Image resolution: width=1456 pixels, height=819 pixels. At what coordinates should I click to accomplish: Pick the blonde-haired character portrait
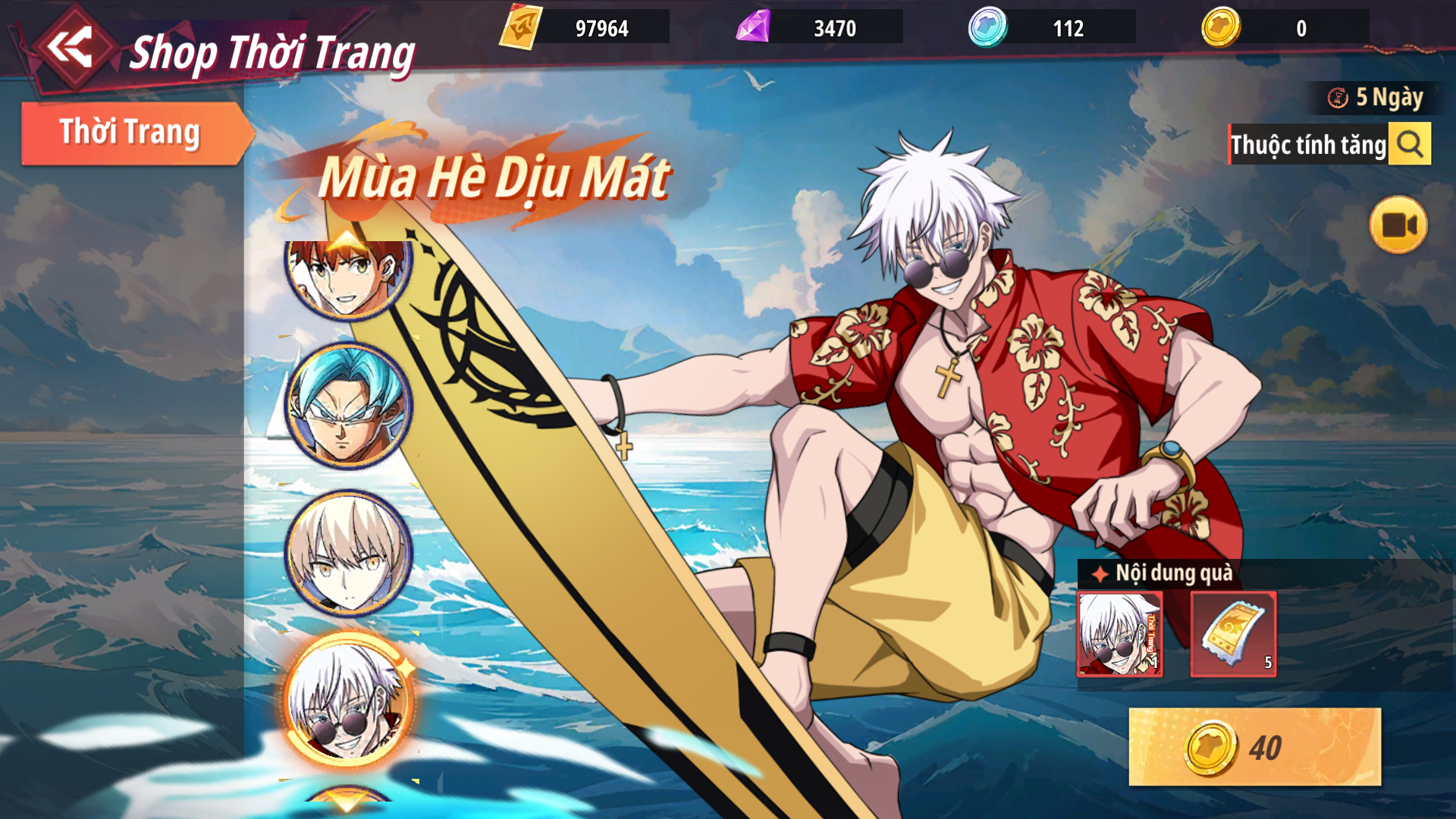point(348,553)
